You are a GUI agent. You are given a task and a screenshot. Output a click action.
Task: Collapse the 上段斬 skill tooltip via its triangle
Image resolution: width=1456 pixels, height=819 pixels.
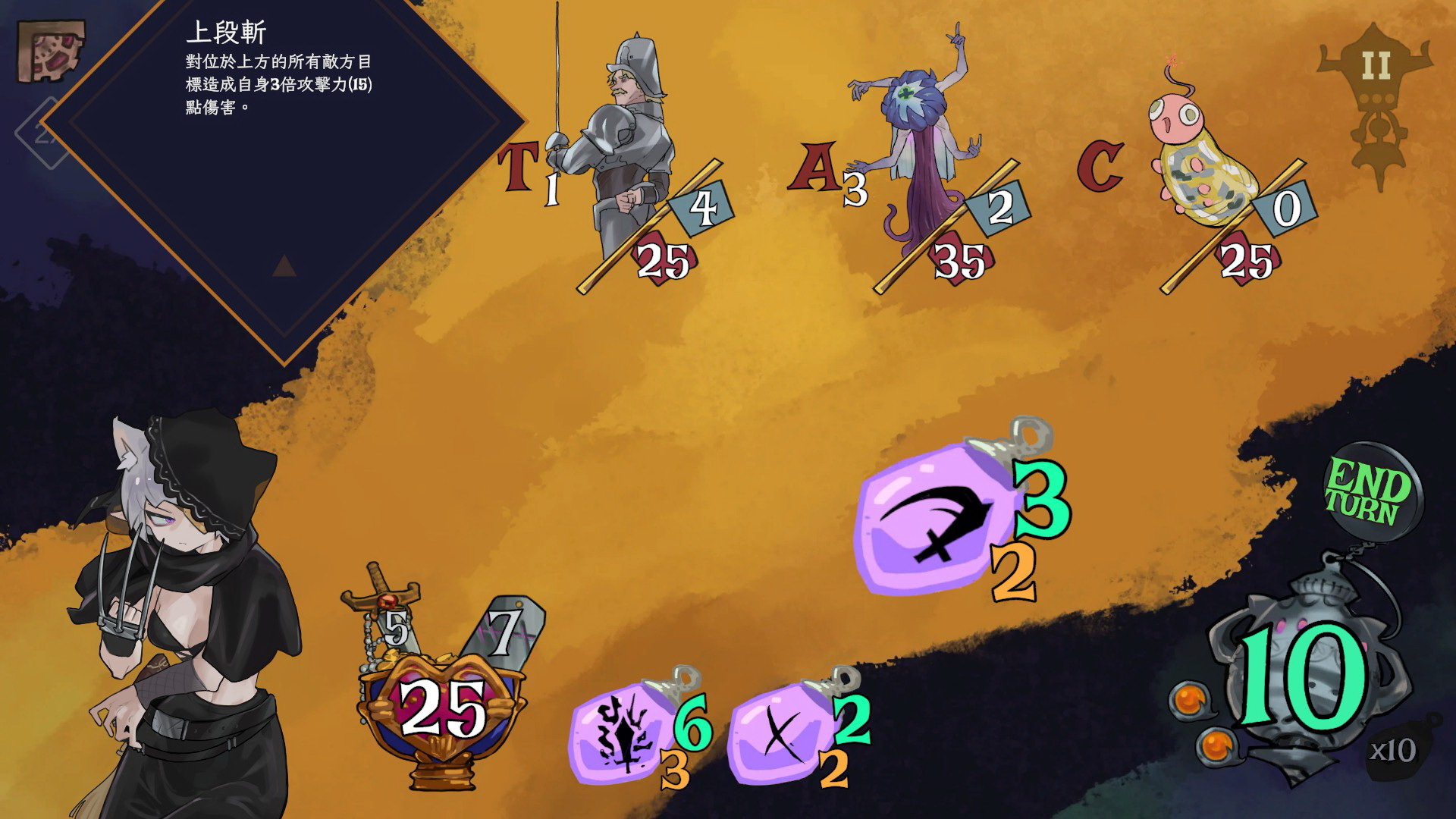pyautogui.click(x=284, y=265)
